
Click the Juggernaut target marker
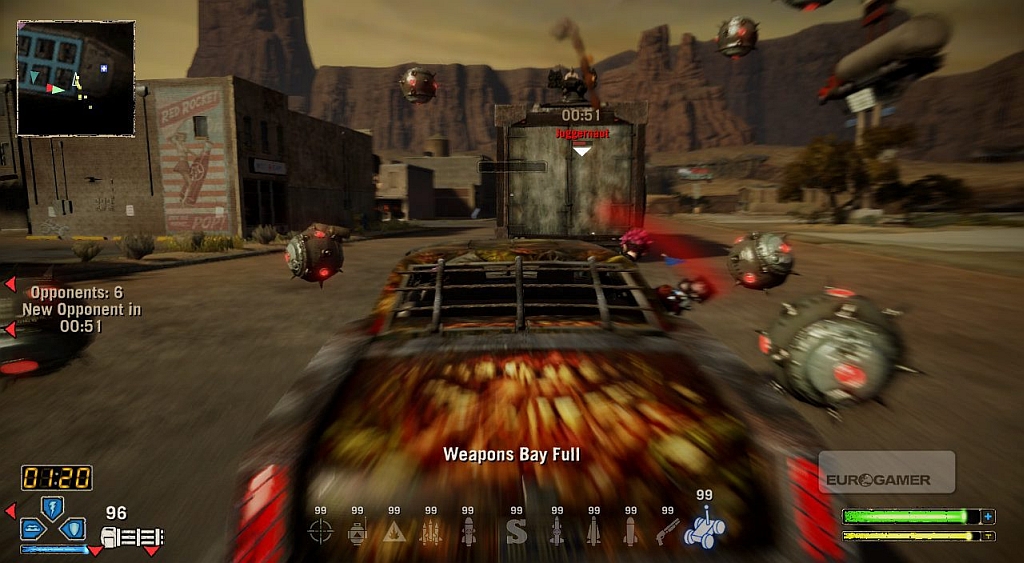click(581, 148)
